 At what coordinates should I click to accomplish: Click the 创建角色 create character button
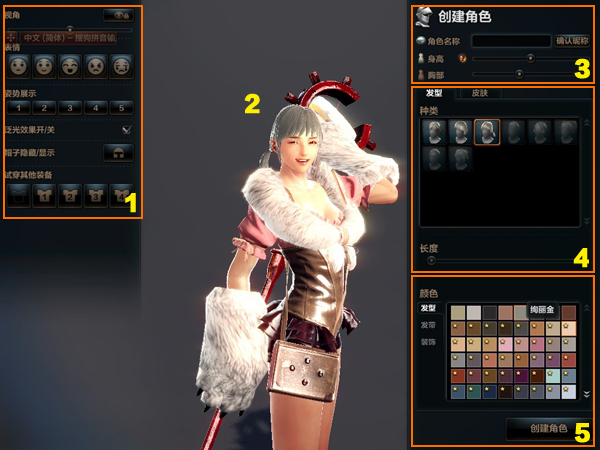(x=548, y=428)
